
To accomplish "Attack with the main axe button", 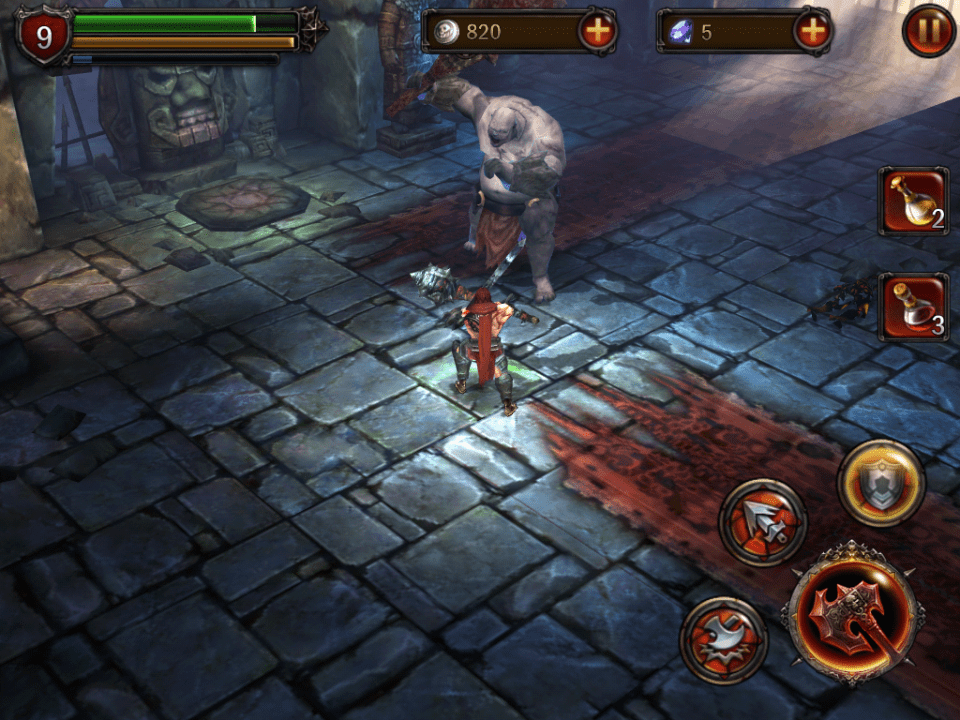I will click(851, 613).
